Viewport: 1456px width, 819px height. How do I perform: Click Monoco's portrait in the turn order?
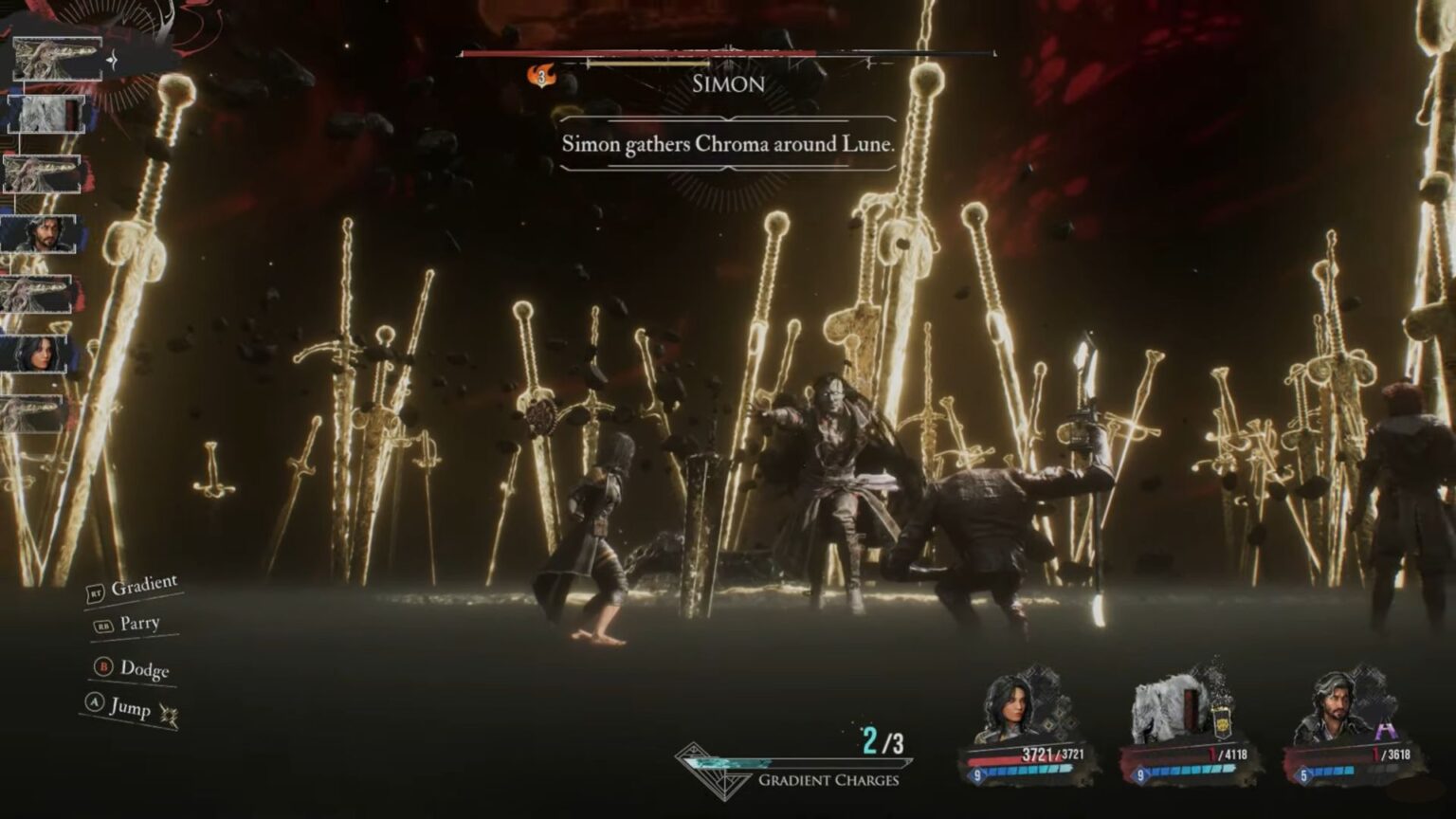pos(45,116)
